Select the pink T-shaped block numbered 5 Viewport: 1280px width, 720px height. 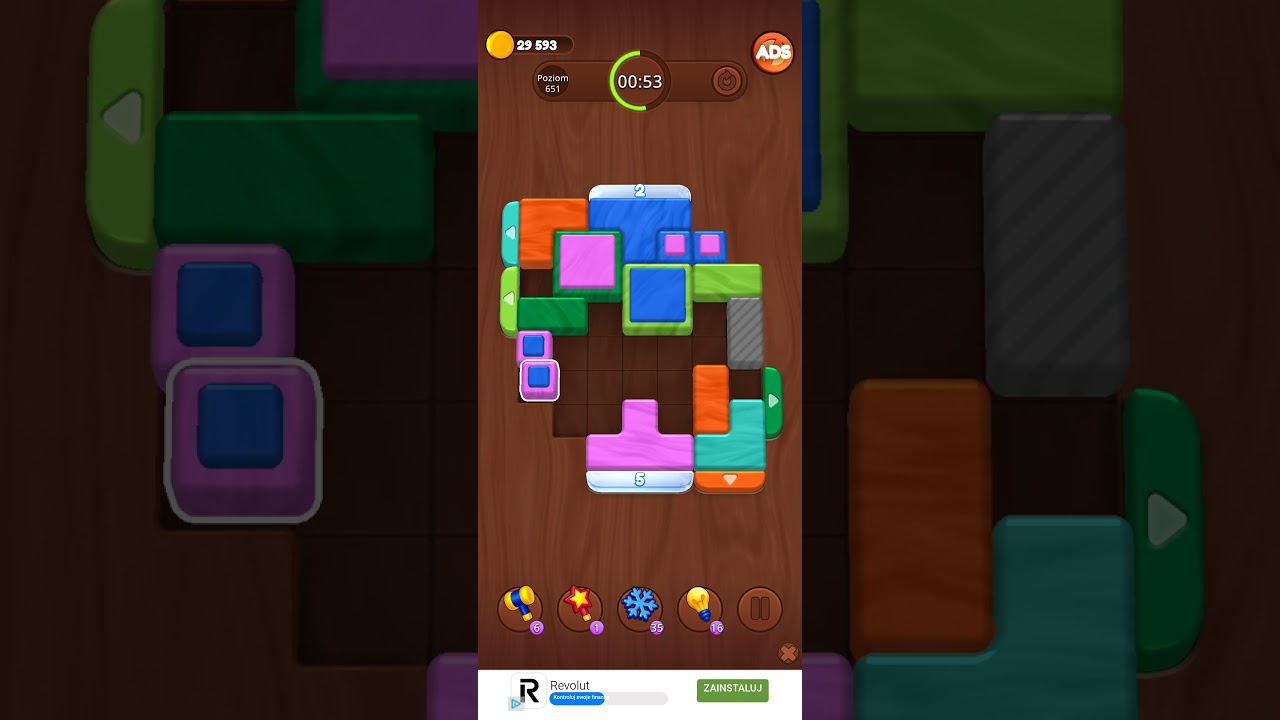pos(640,440)
